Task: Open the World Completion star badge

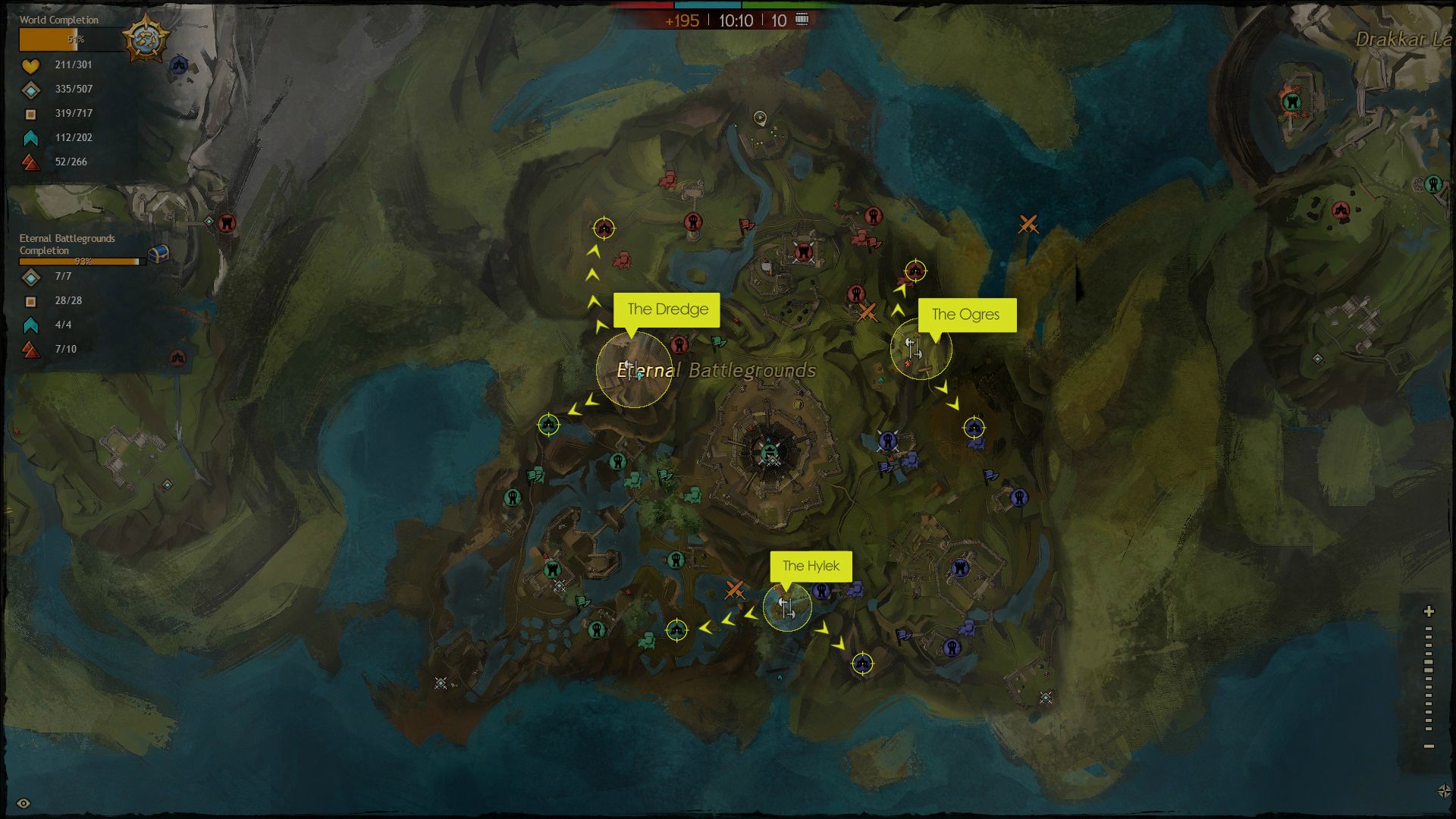Action: coord(145,38)
